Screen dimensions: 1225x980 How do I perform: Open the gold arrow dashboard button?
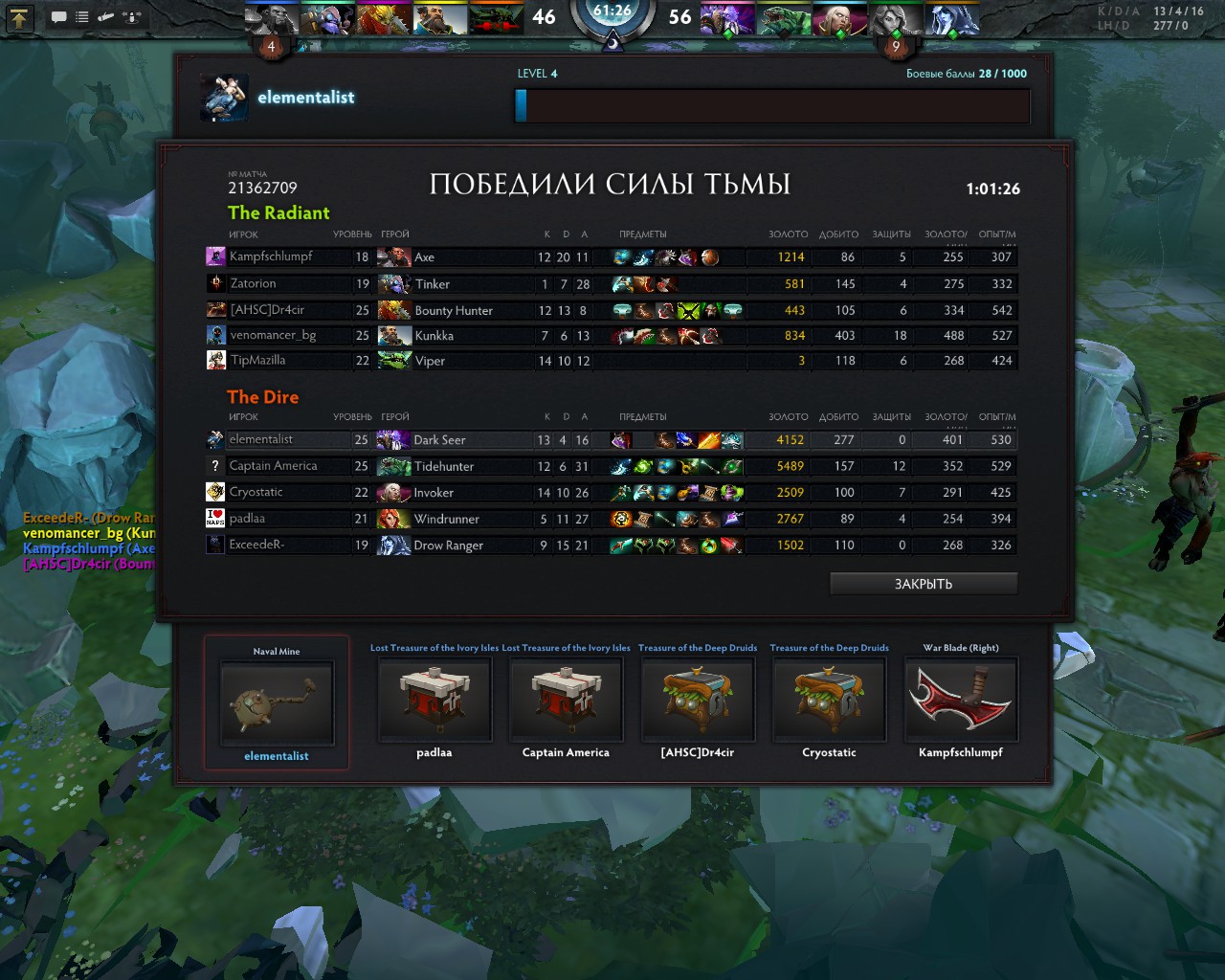coord(20,17)
